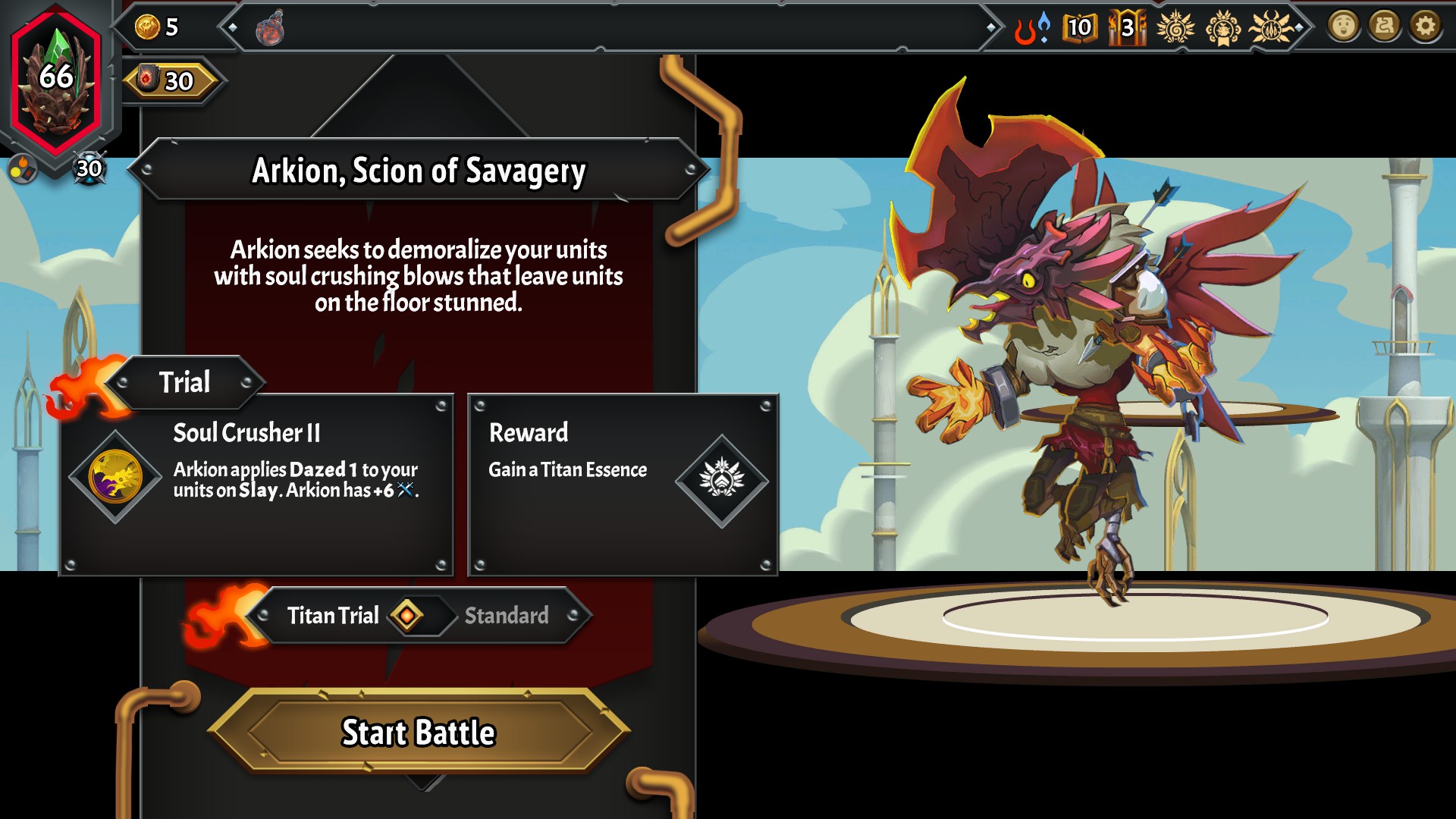This screenshot has width=1456, height=819.
Task: Open the deck with 30 cards
Action: click(x=172, y=80)
